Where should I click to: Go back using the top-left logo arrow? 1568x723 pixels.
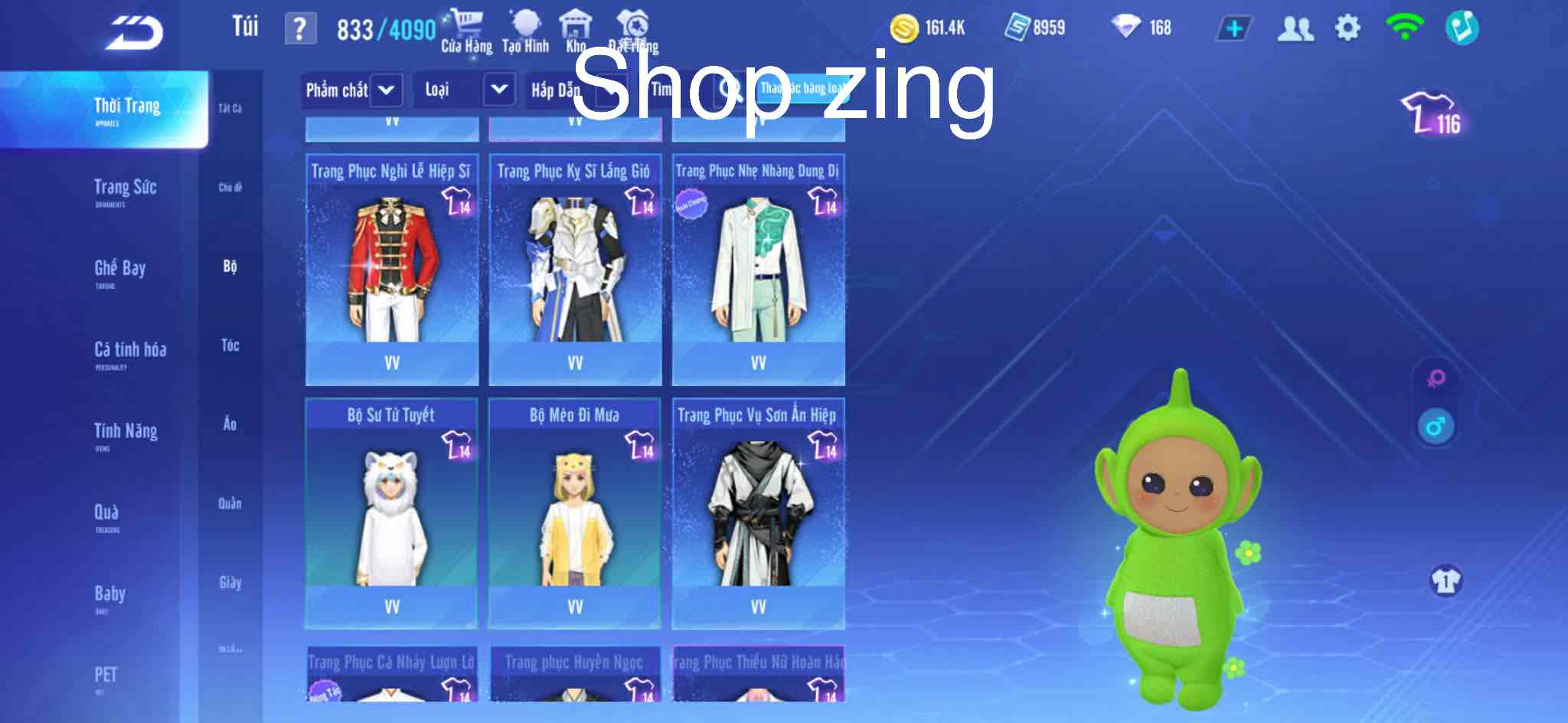[x=135, y=32]
